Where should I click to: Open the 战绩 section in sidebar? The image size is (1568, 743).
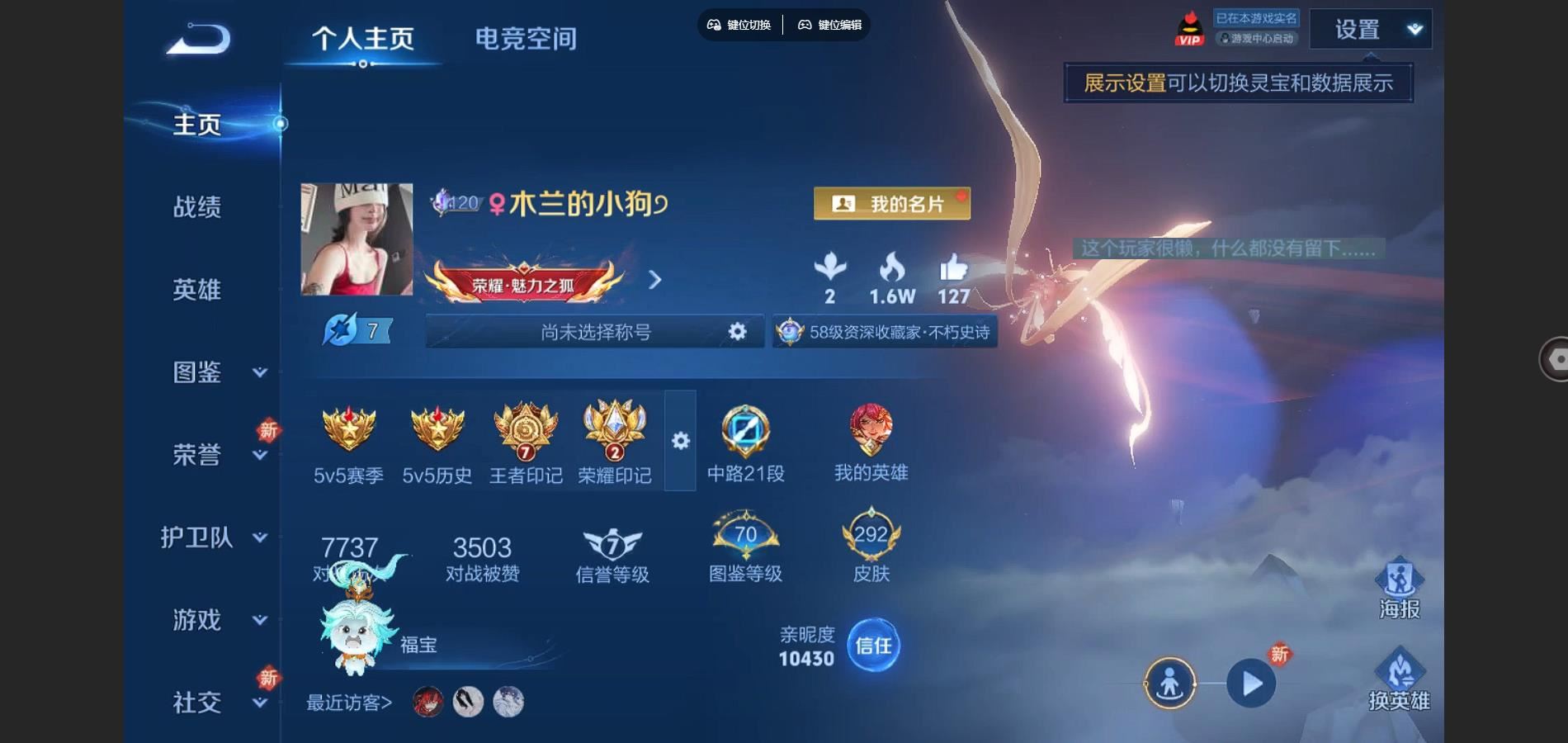click(x=197, y=206)
